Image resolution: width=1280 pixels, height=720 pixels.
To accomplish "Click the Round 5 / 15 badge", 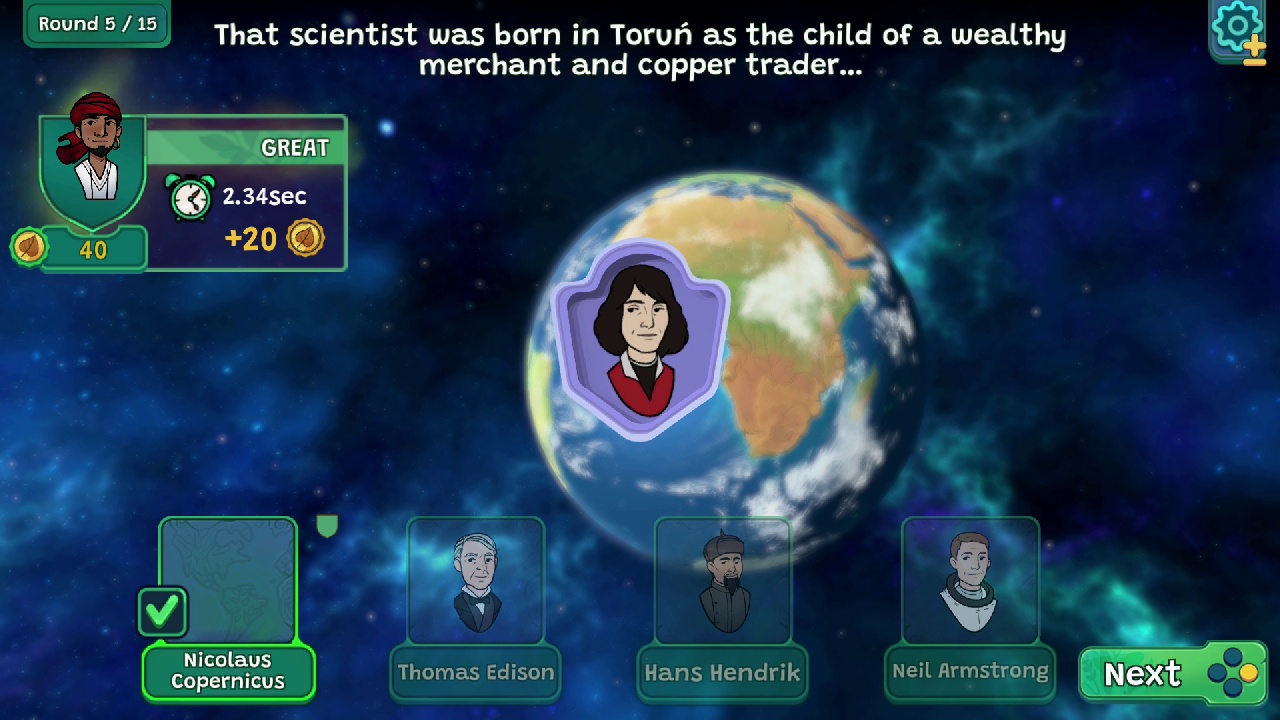I will coord(96,23).
